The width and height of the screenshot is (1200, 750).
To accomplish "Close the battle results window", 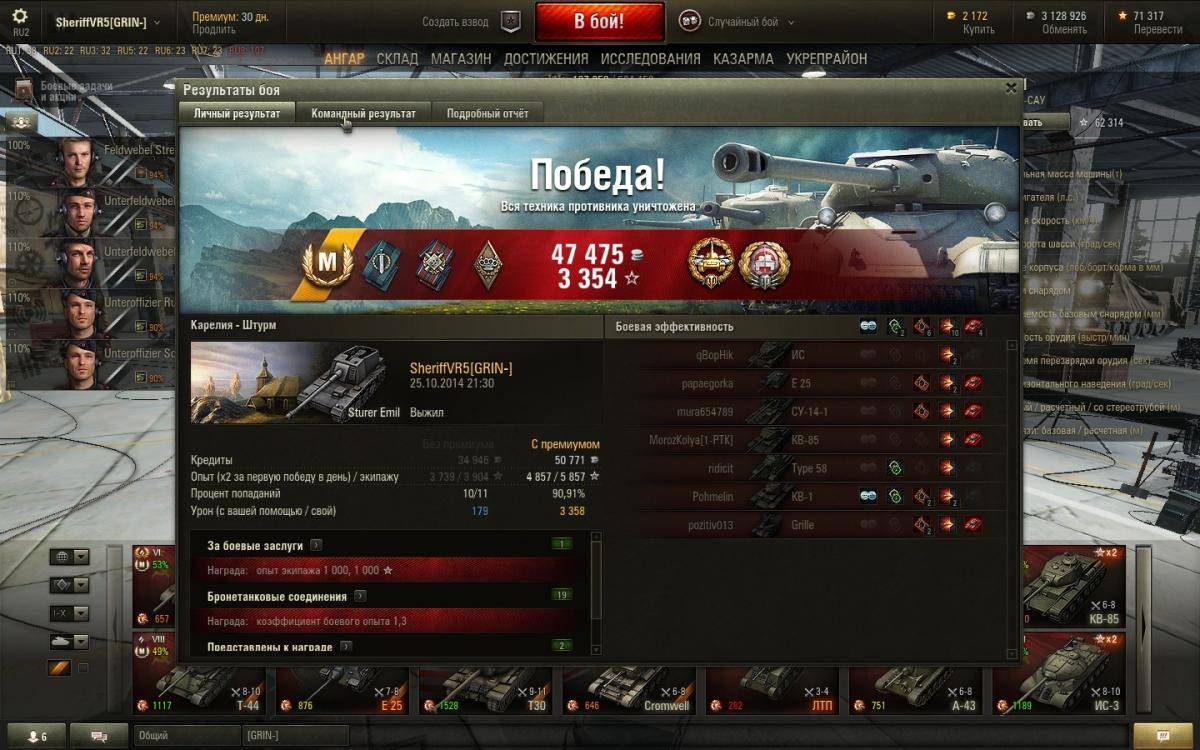I will pyautogui.click(x=1011, y=88).
